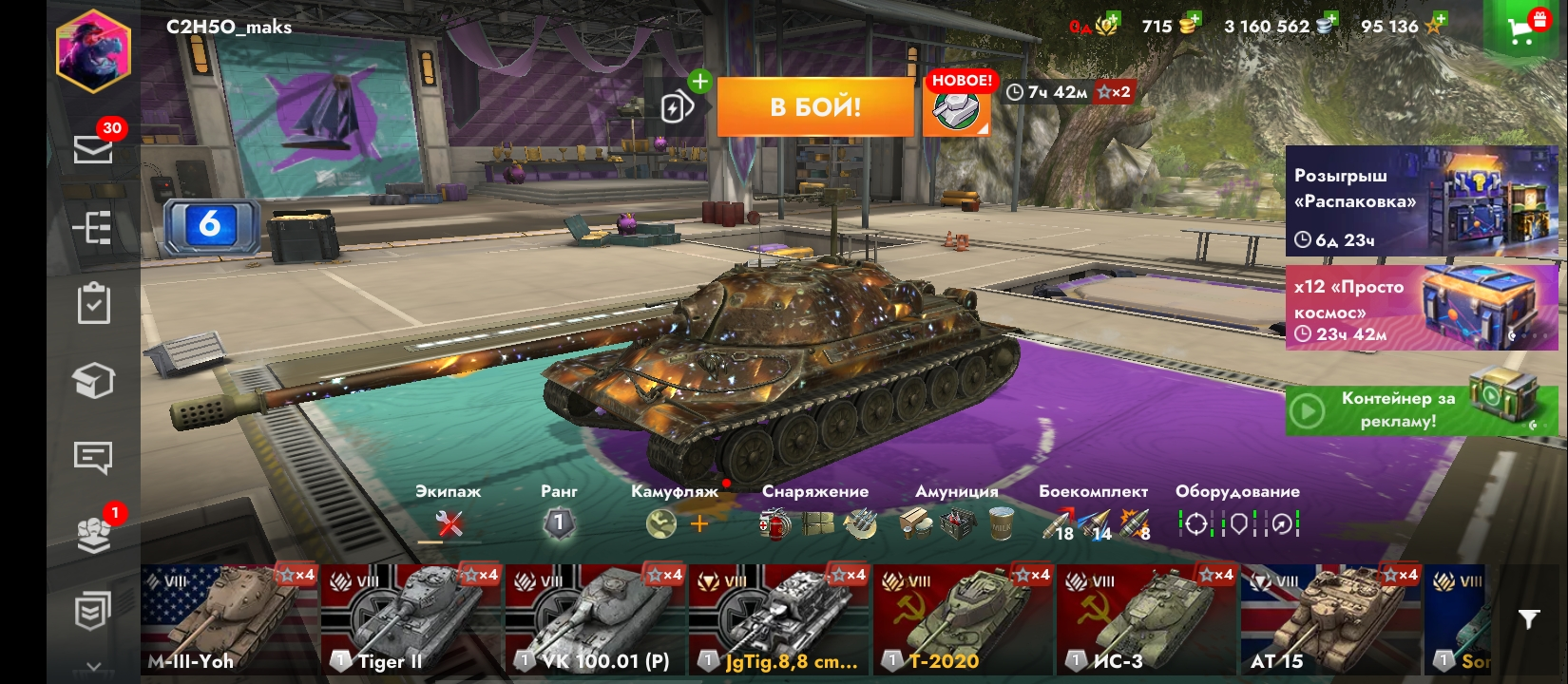Screen dimensions: 1568x684
Task: Open the tank carousel filter
Action: pyautogui.click(x=1528, y=619)
